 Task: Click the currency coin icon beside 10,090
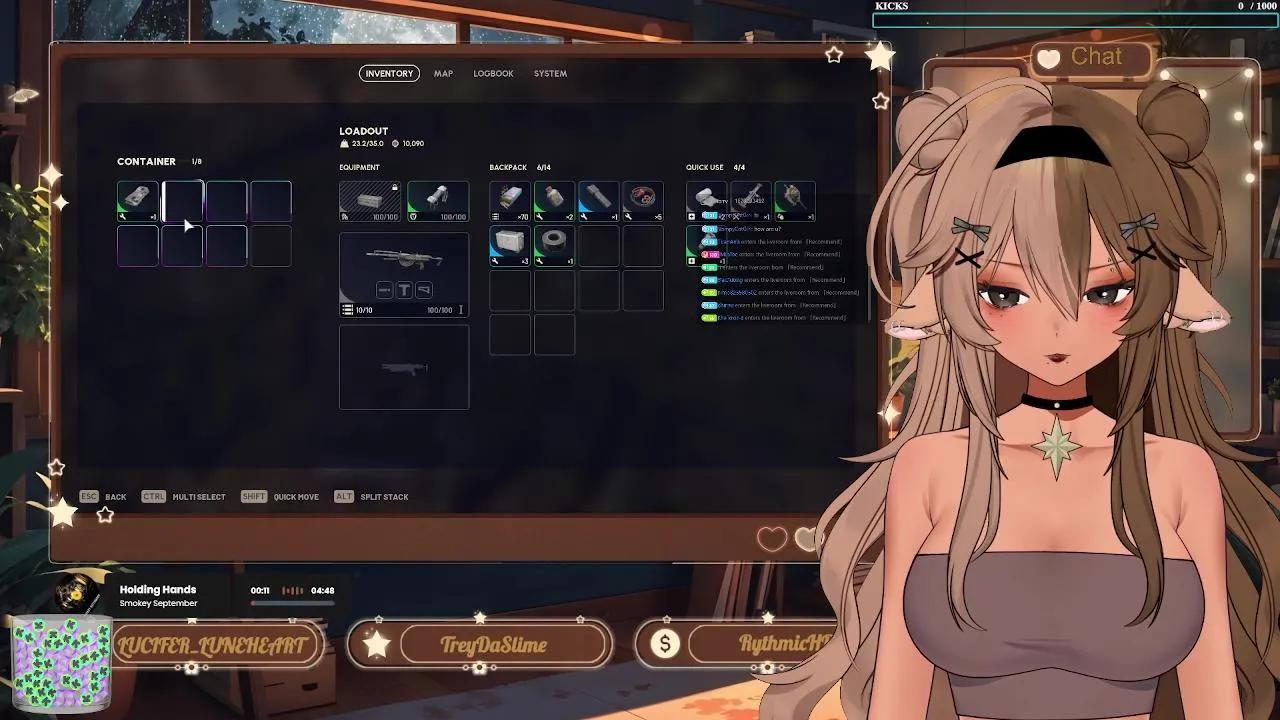point(396,143)
